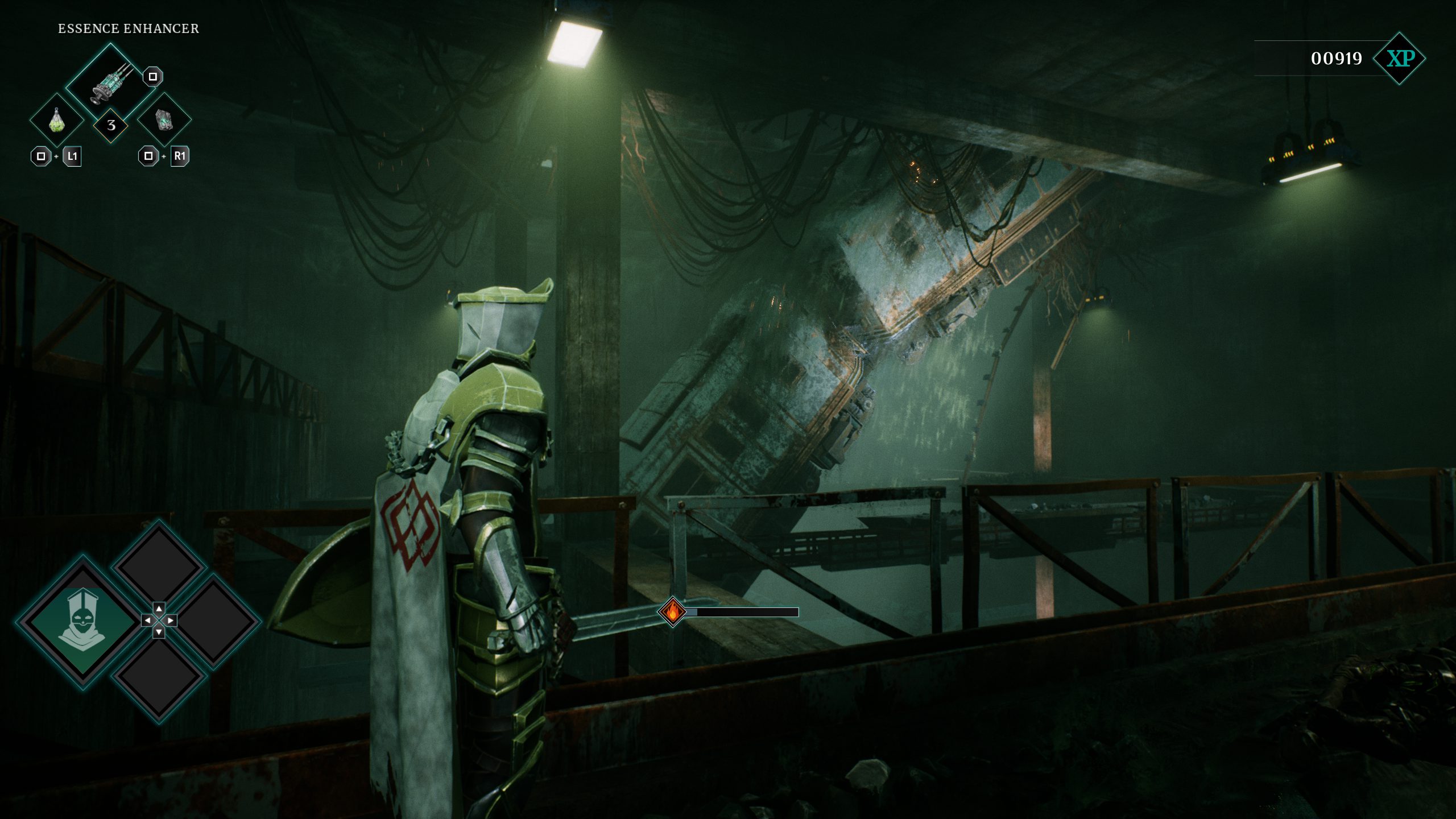Select the grey-green crystal chunk item slot
1456x819 pixels.
[164, 120]
